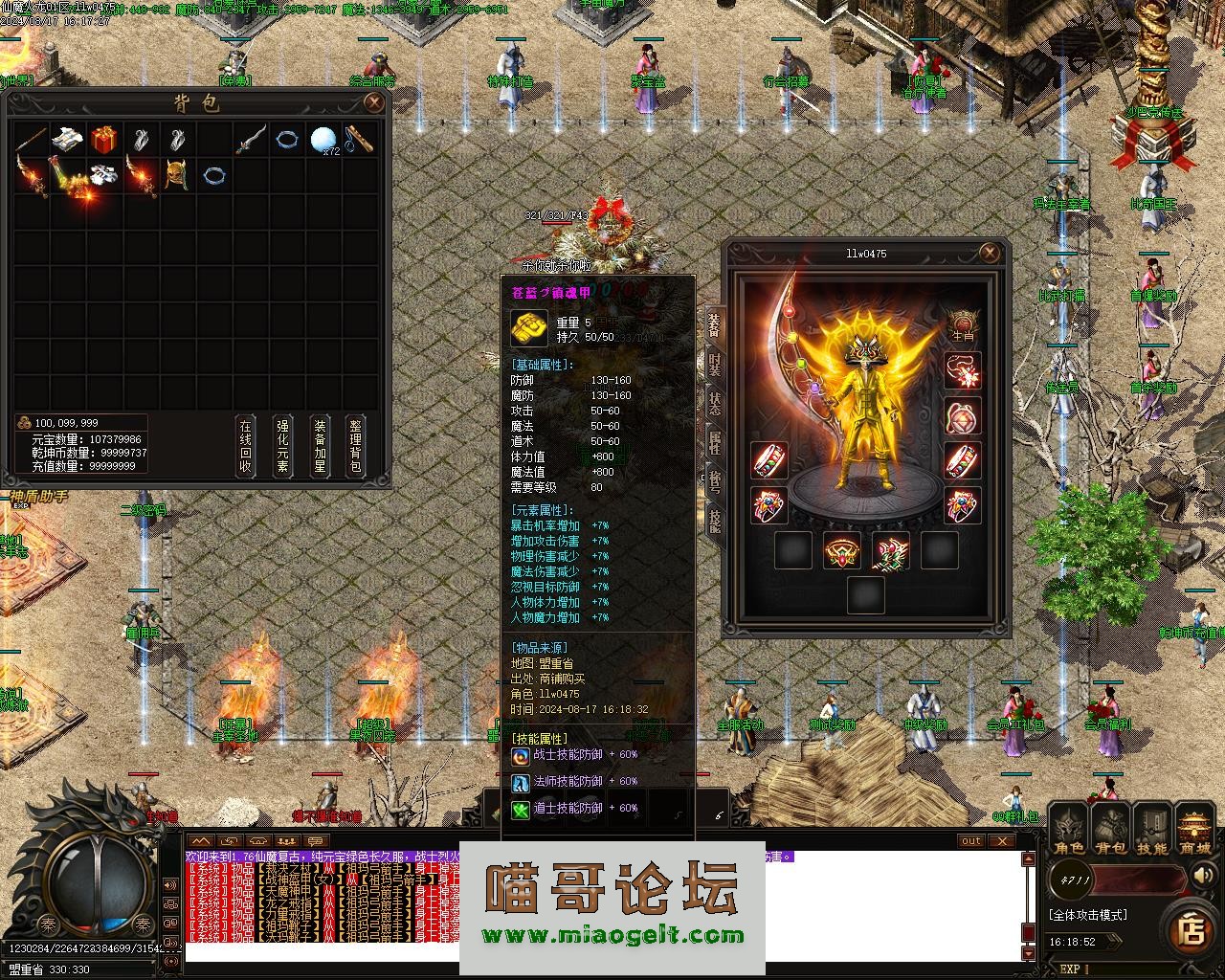Open the 商城 shop from bottom bar

pos(1195,831)
